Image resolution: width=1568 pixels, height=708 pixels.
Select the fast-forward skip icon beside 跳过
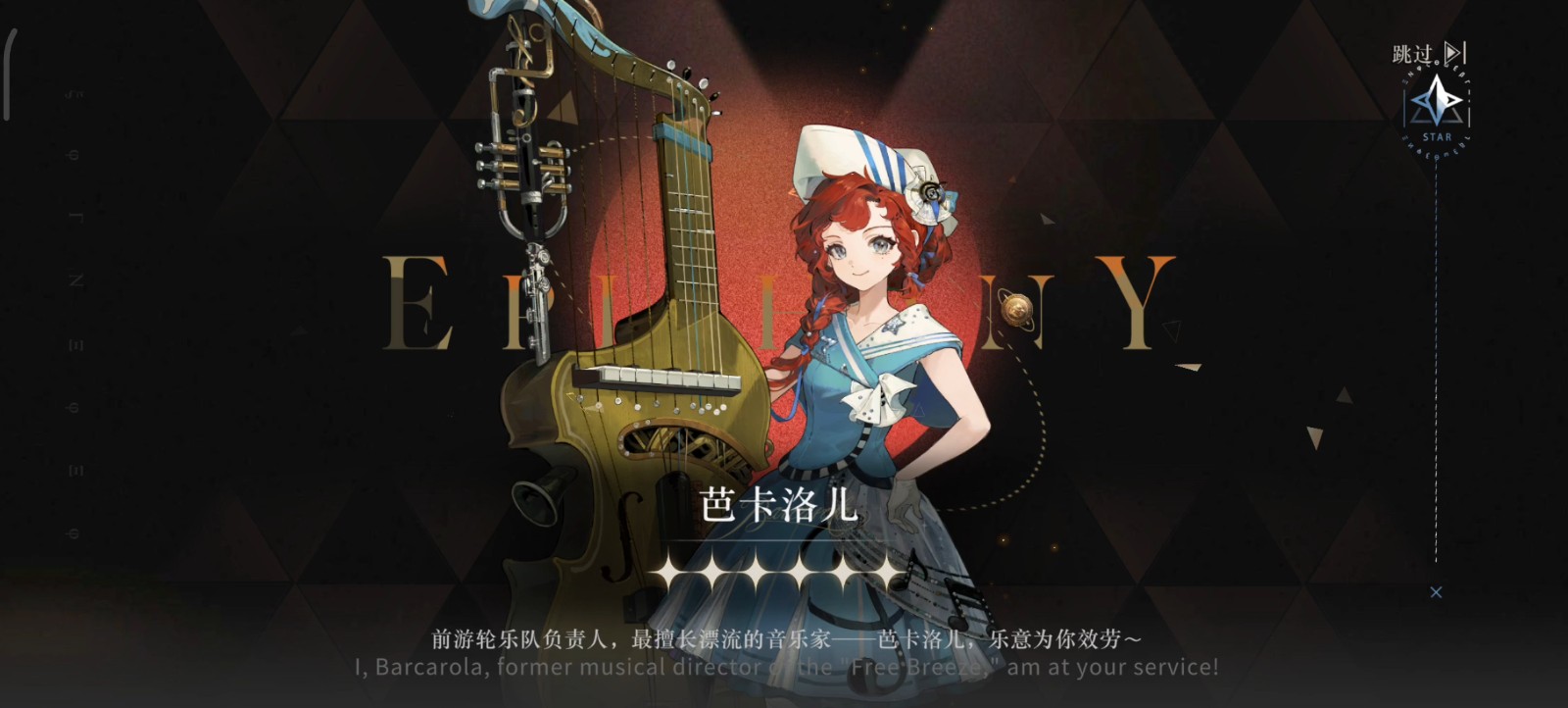tap(1454, 54)
